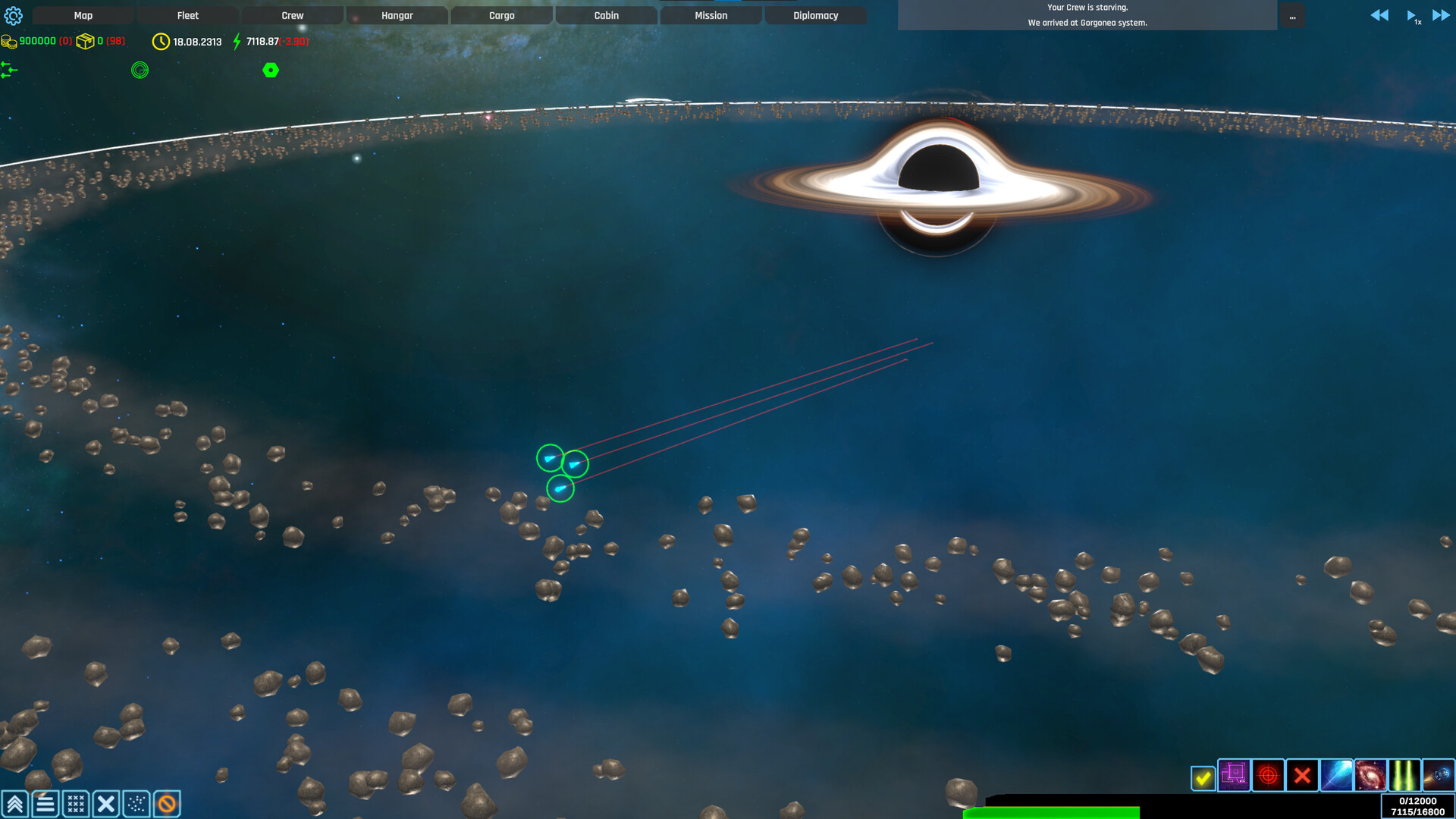The height and width of the screenshot is (819, 1456).
Task: Open the settings gear menu
Action: (x=14, y=15)
